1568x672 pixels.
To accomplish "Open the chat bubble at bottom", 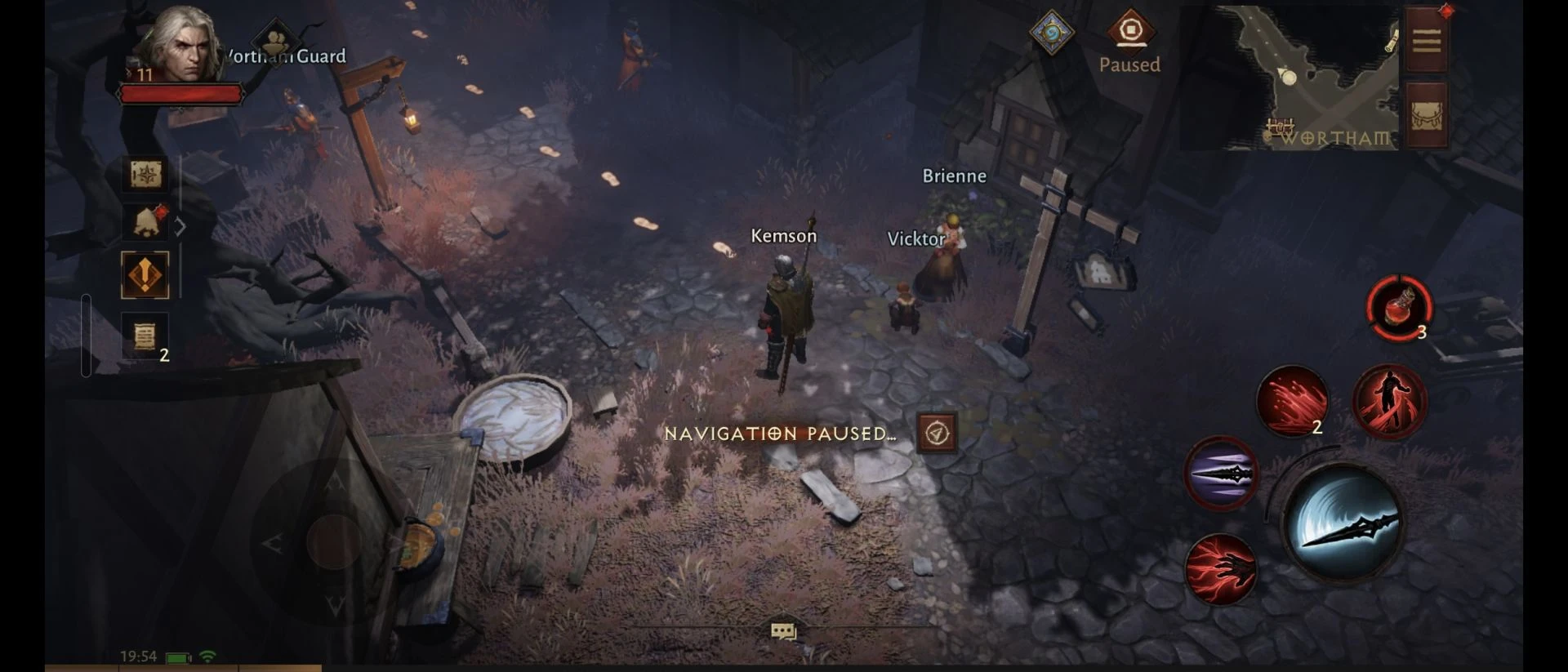I will pos(783,631).
